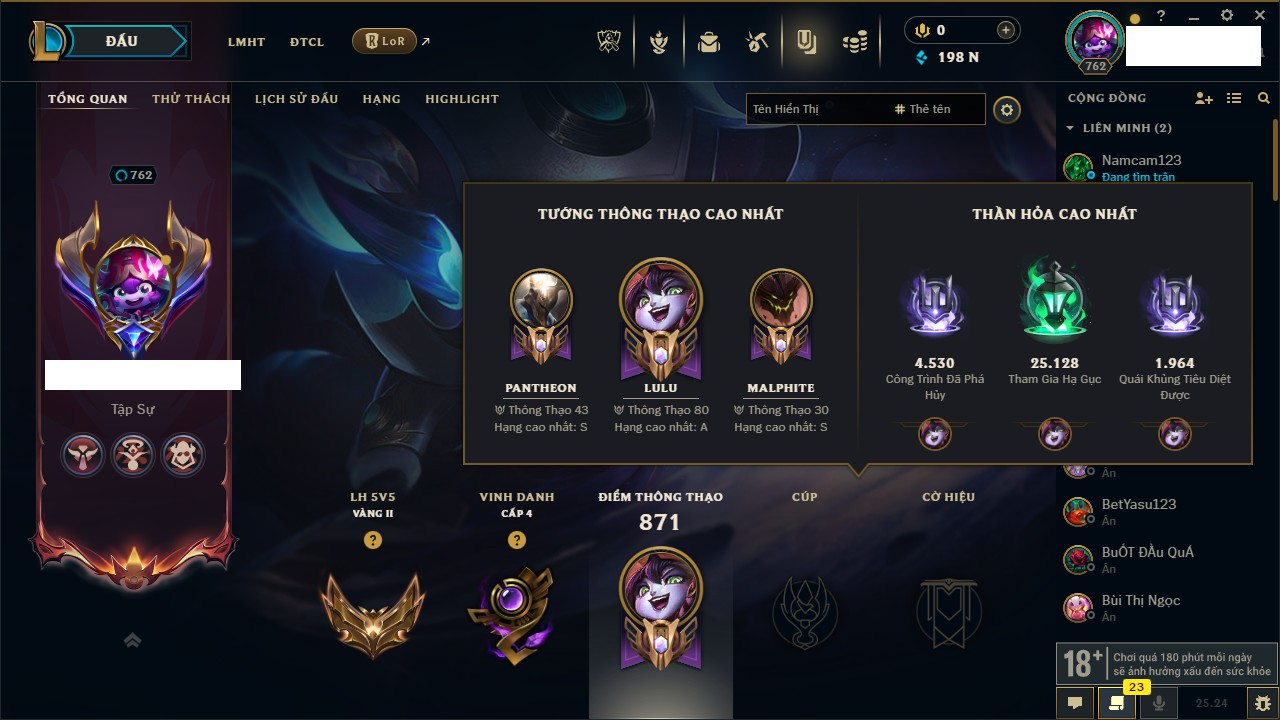1280x720 pixels.
Task: Select friend BetYasu123 in the list
Action: tap(1138, 504)
